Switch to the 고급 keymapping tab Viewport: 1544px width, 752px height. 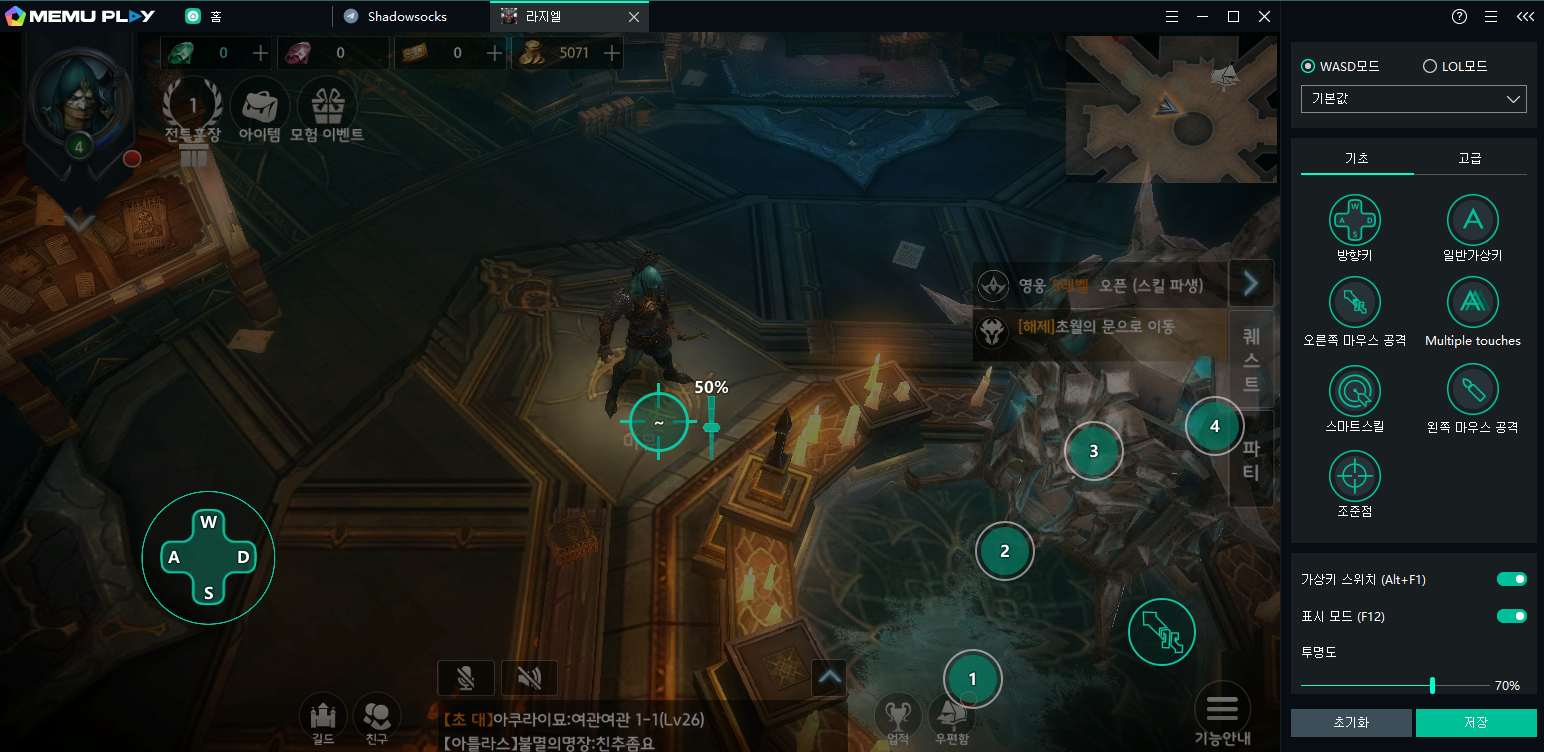(1470, 158)
